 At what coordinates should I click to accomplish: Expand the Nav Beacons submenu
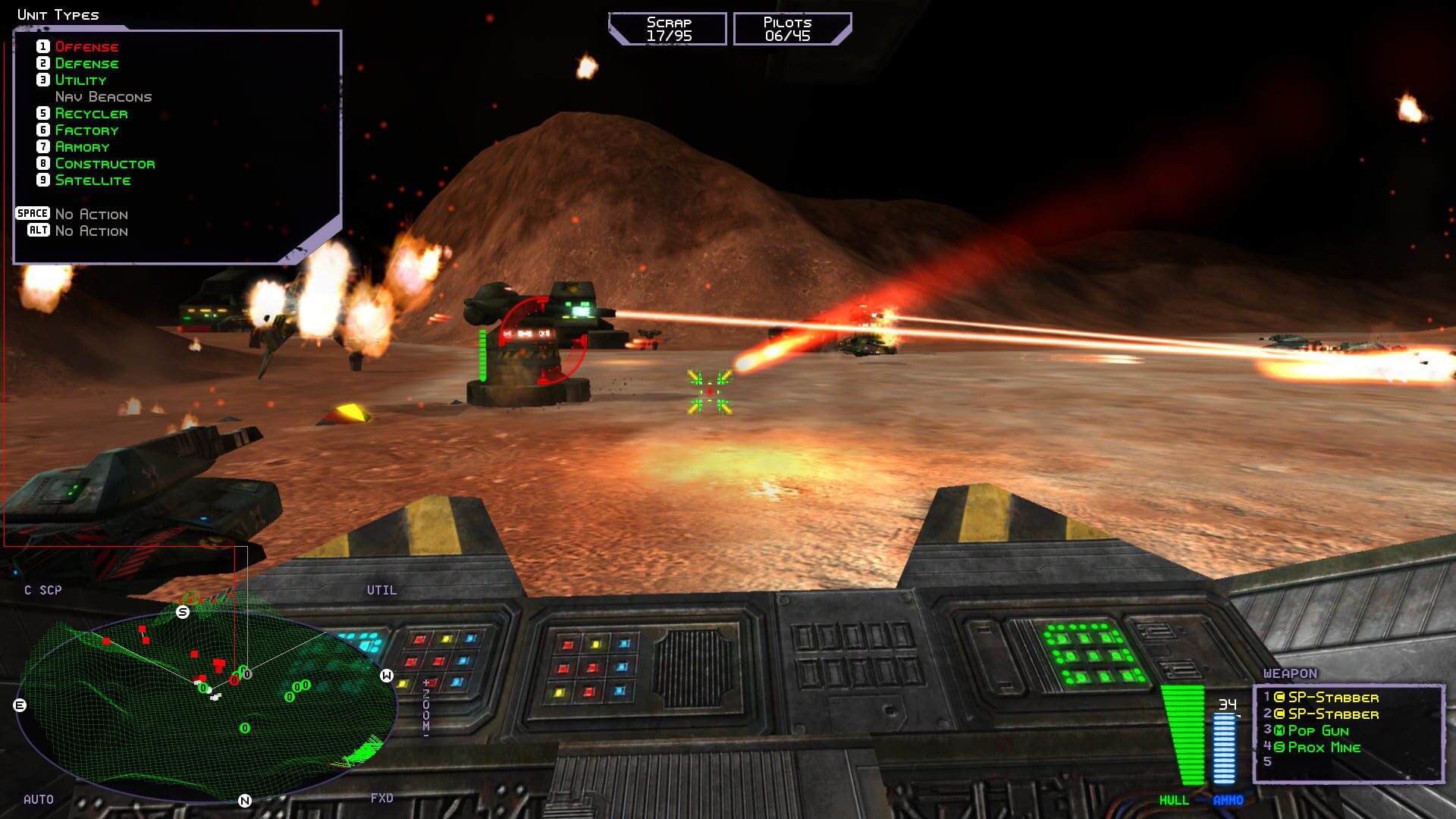coord(103,96)
